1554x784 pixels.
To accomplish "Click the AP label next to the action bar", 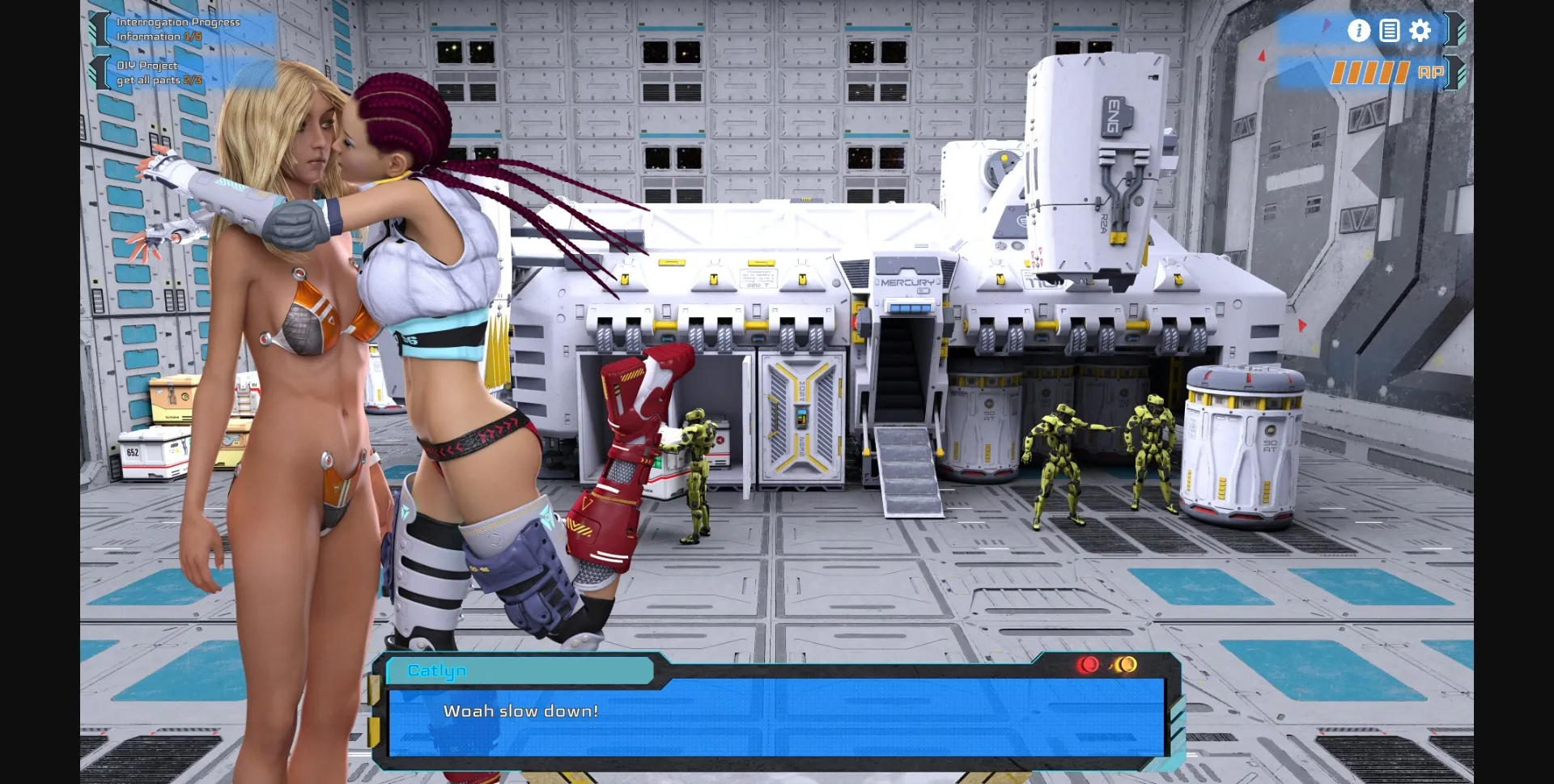I will tap(1433, 74).
